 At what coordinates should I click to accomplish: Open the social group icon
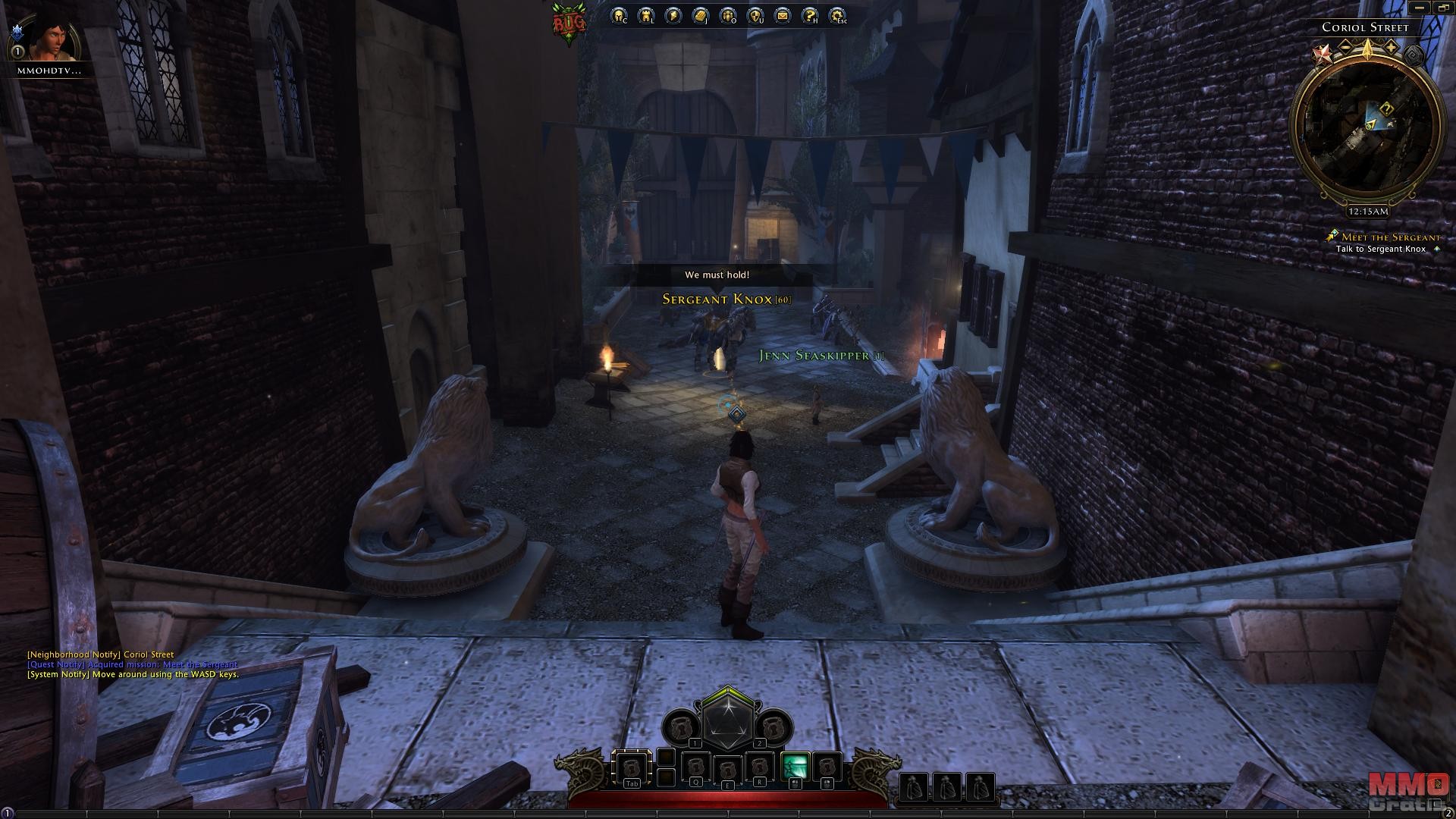(x=728, y=16)
